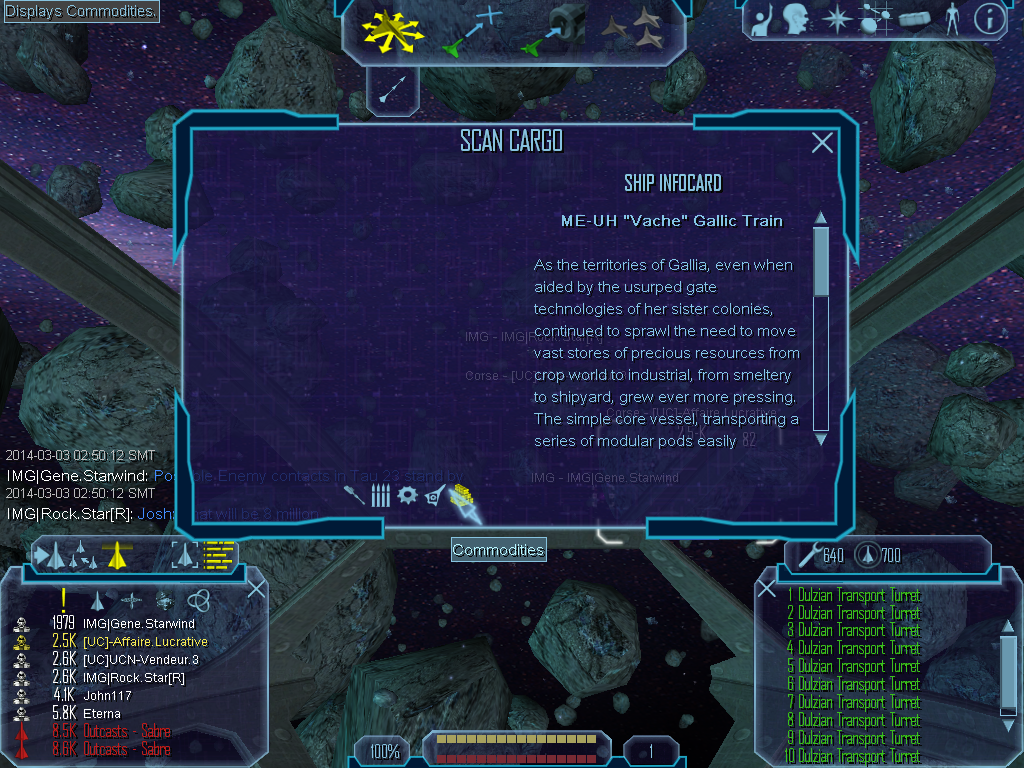Select John117 in the contact list

coord(100,695)
